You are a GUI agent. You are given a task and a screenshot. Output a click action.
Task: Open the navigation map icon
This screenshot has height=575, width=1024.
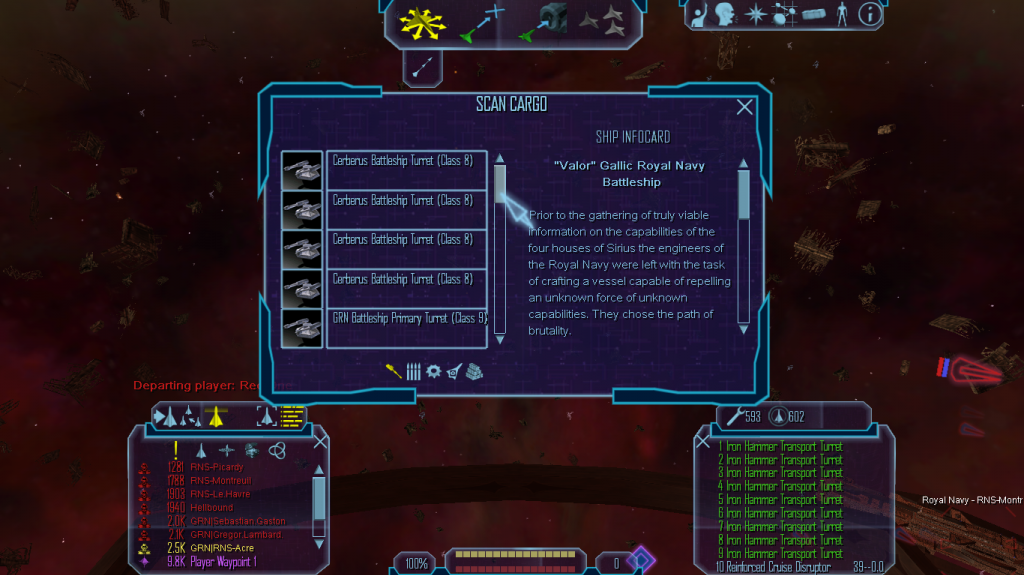(783, 14)
